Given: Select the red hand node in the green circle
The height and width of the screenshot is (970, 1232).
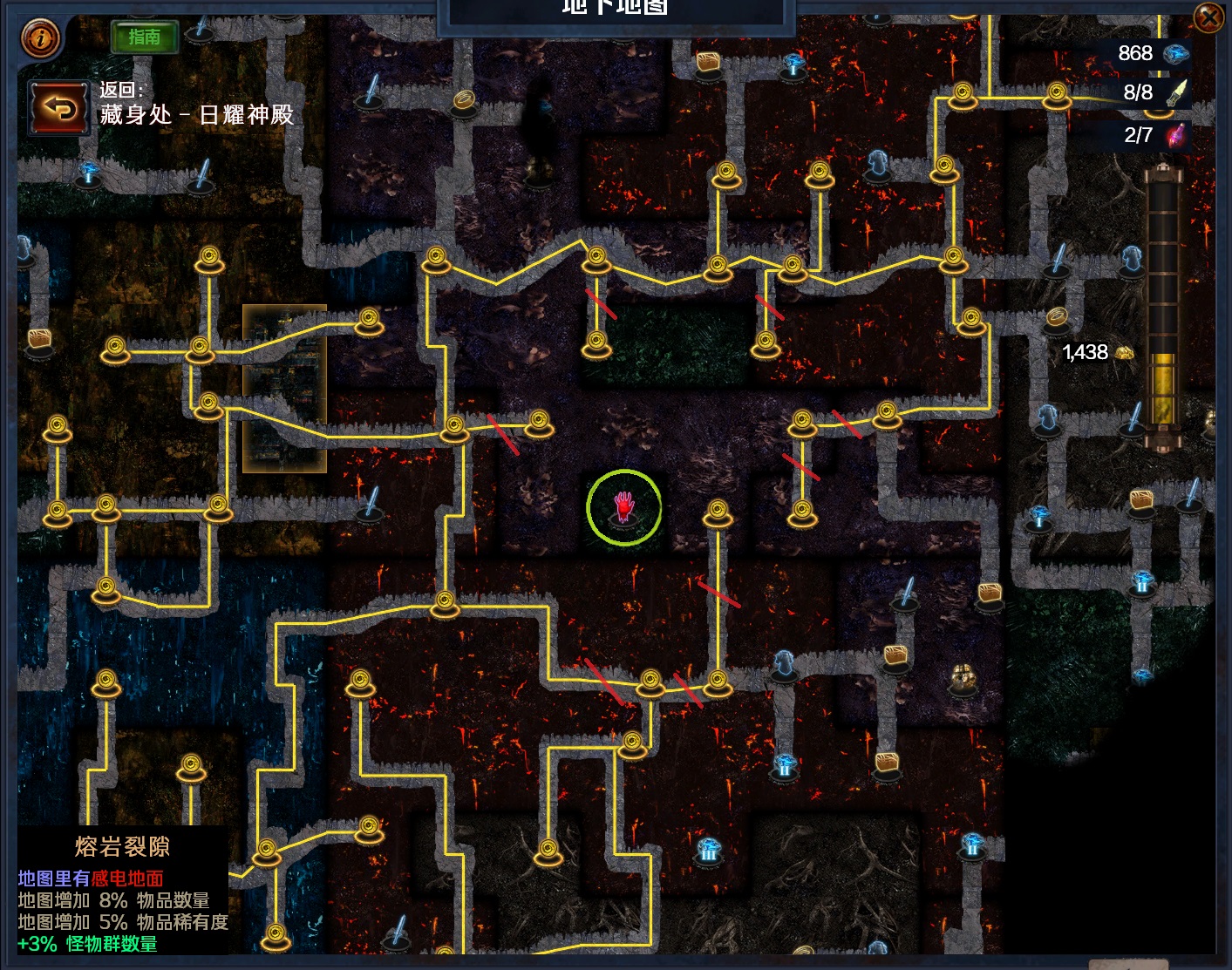Looking at the screenshot, I should click(x=623, y=507).
